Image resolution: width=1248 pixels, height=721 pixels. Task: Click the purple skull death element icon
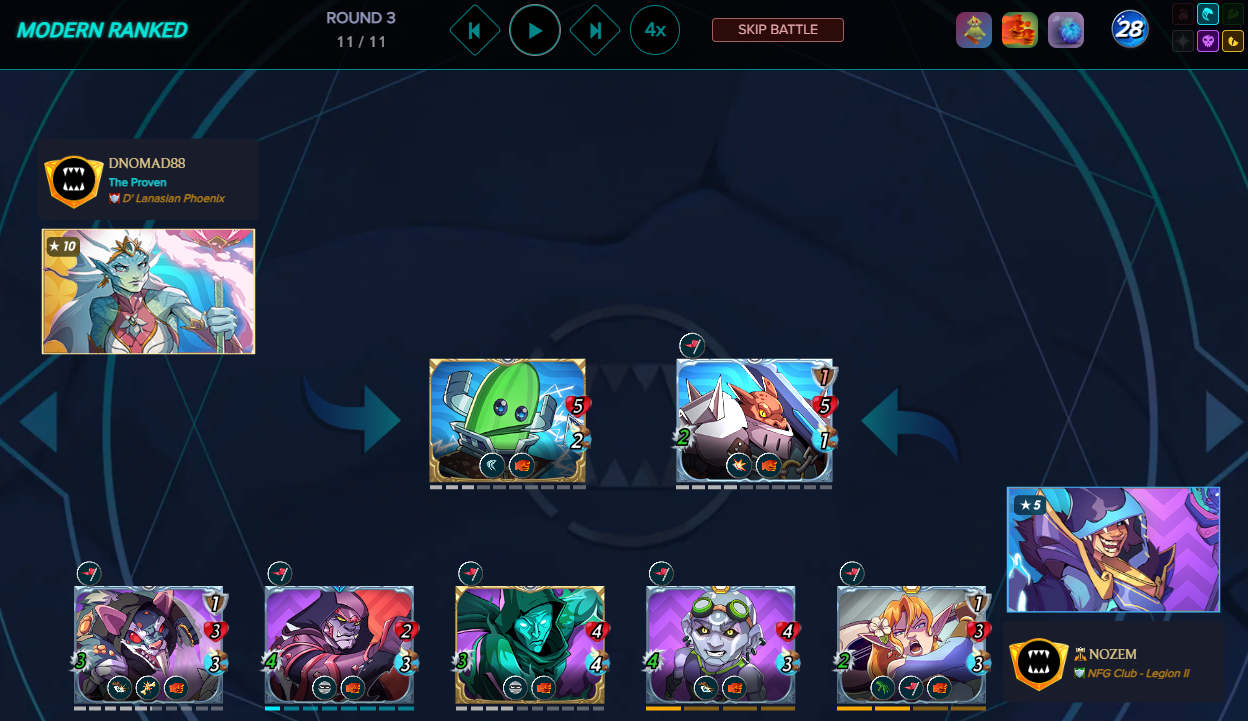1207,41
